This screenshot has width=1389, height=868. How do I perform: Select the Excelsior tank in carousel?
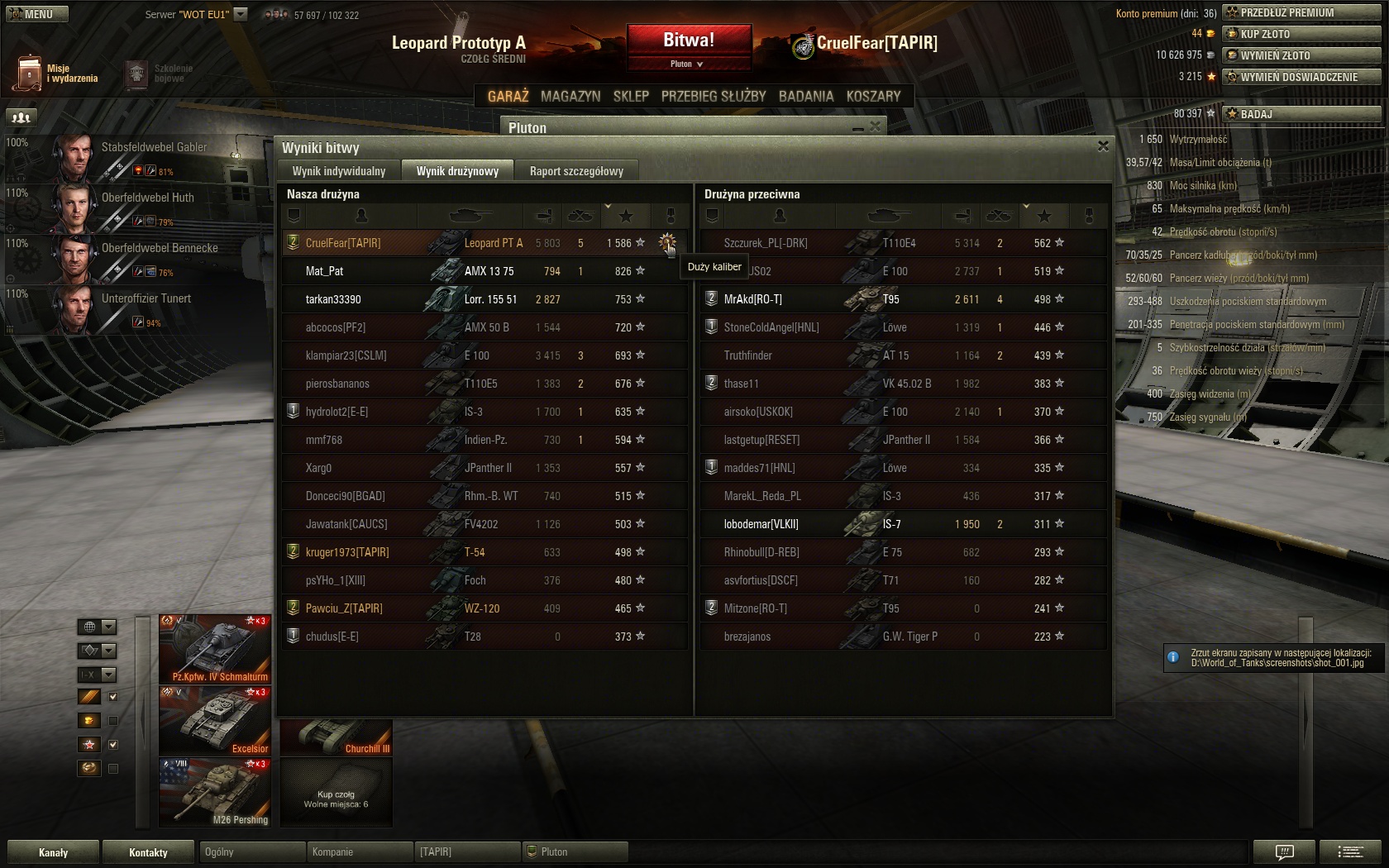tap(215, 720)
